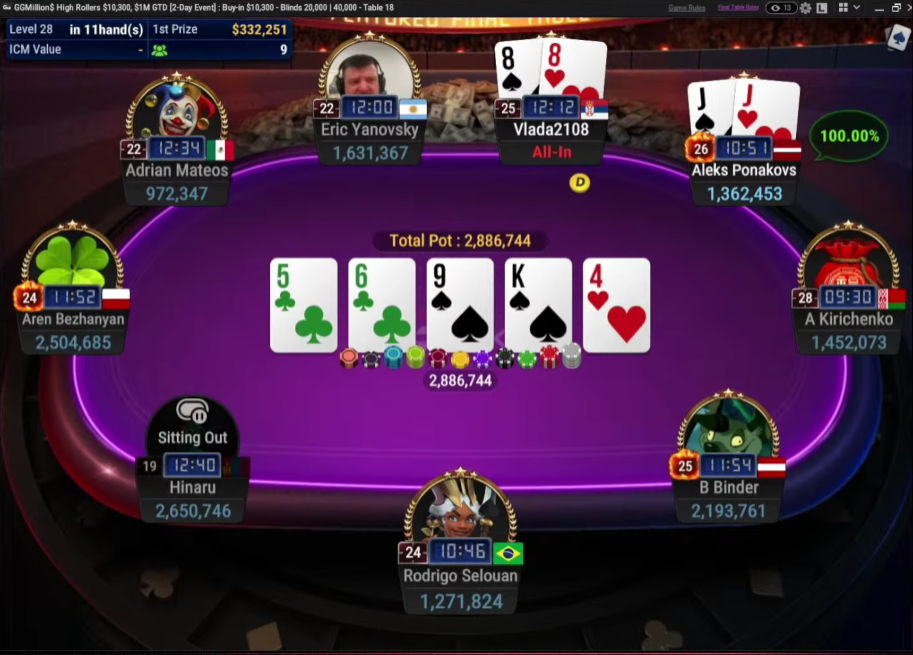Screen dimensions: 913x655
Task: Select Adrian Mateos's joker avatar
Action: click(x=177, y=108)
